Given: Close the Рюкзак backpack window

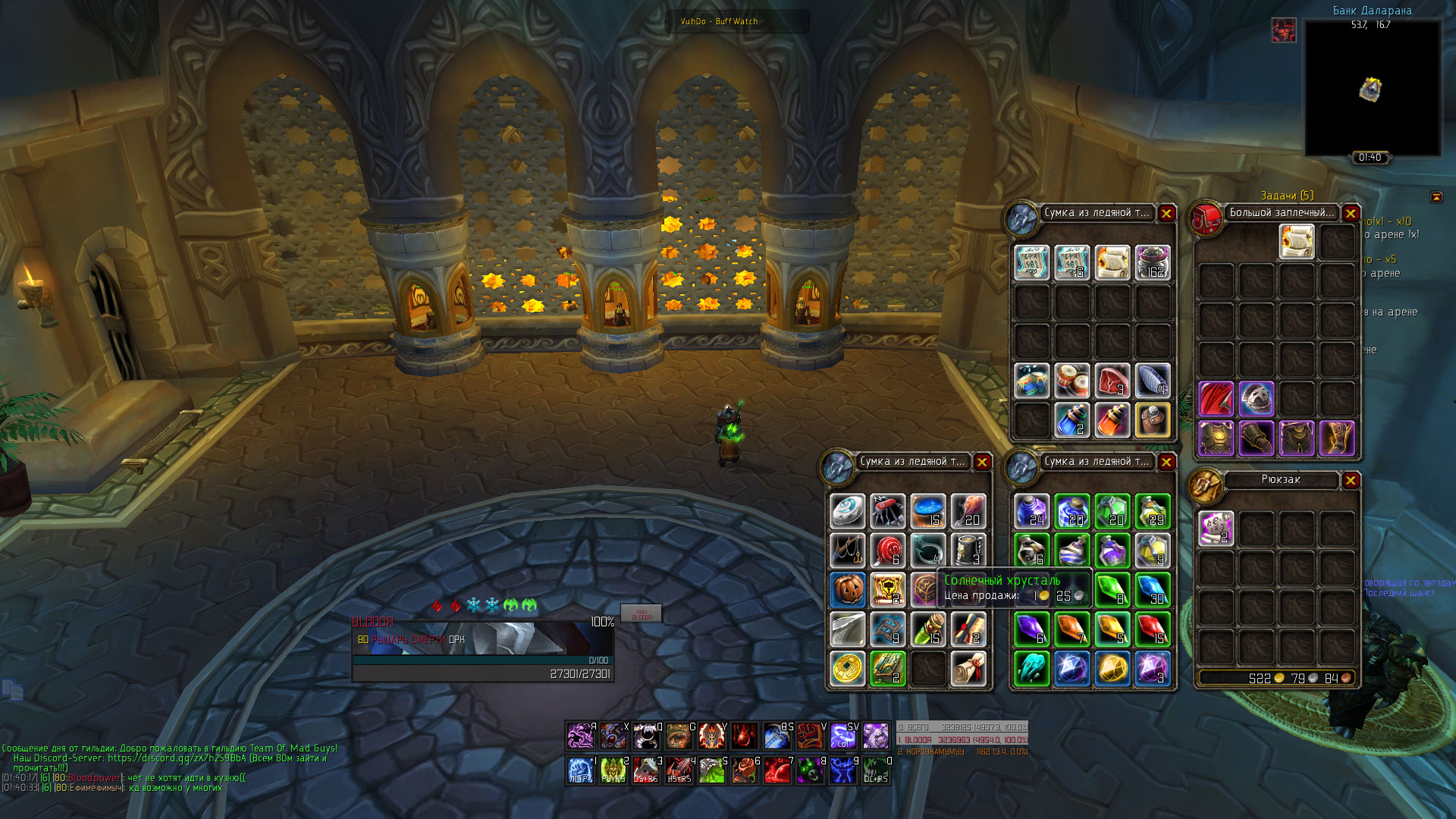Looking at the screenshot, I should [x=1351, y=480].
